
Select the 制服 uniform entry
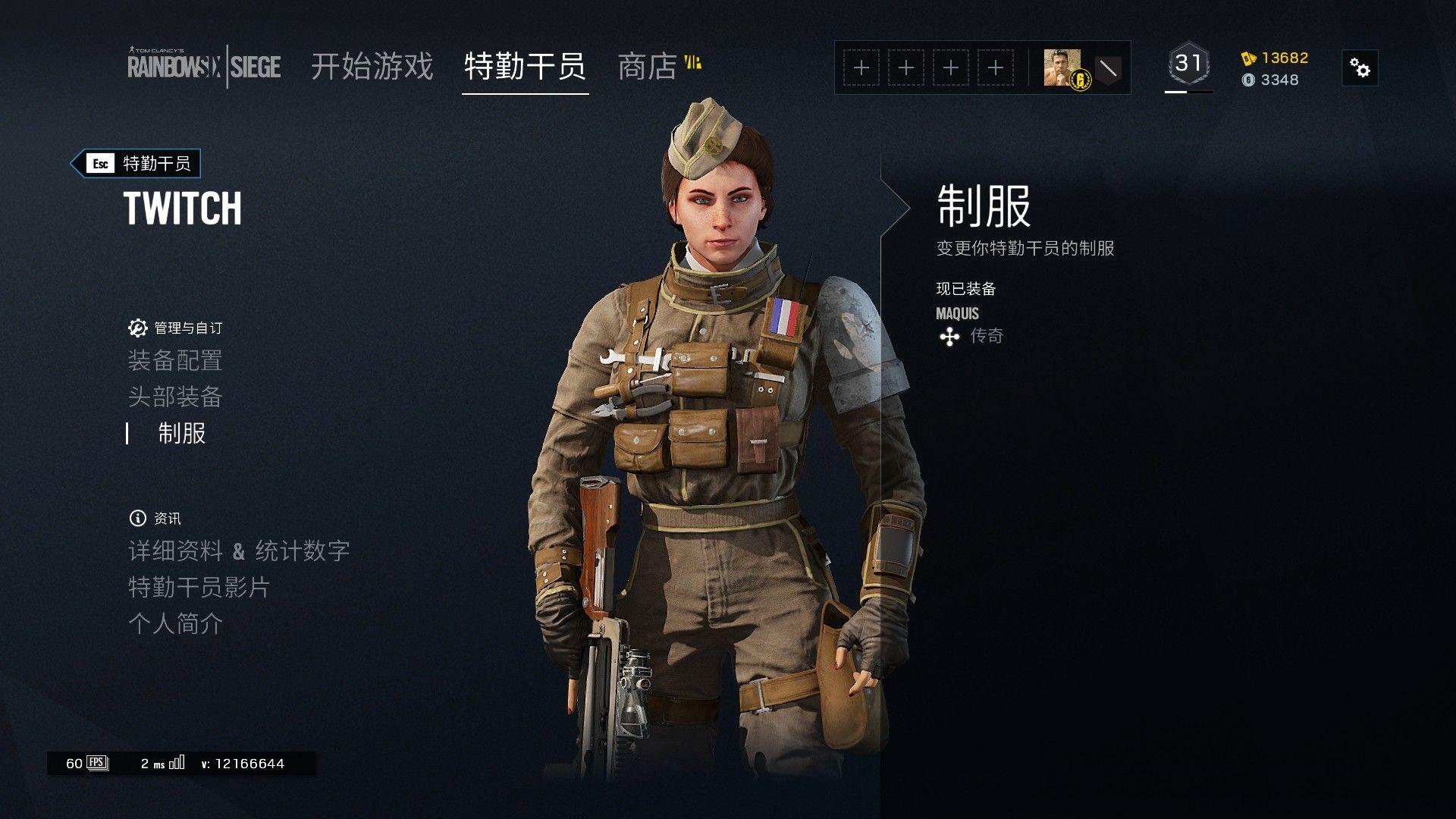point(182,433)
